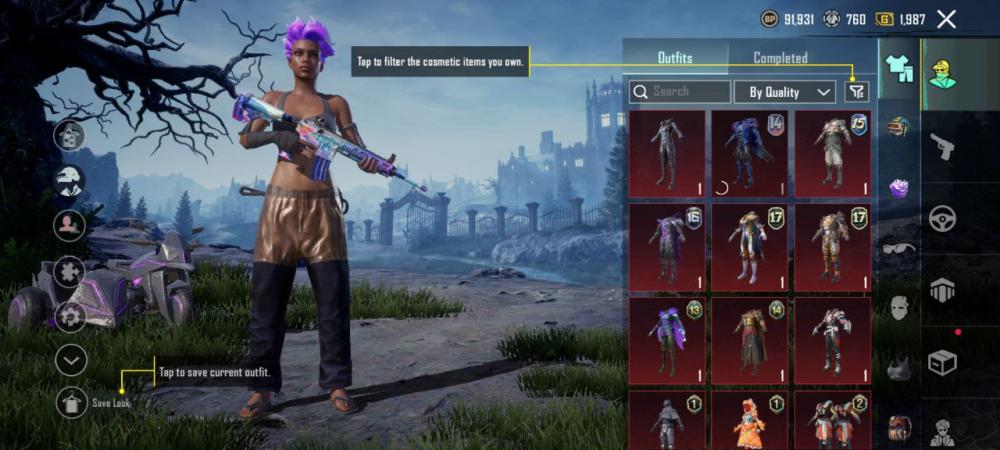
Task: Switch to the steering wheel vehicles section
Action: pos(942,219)
